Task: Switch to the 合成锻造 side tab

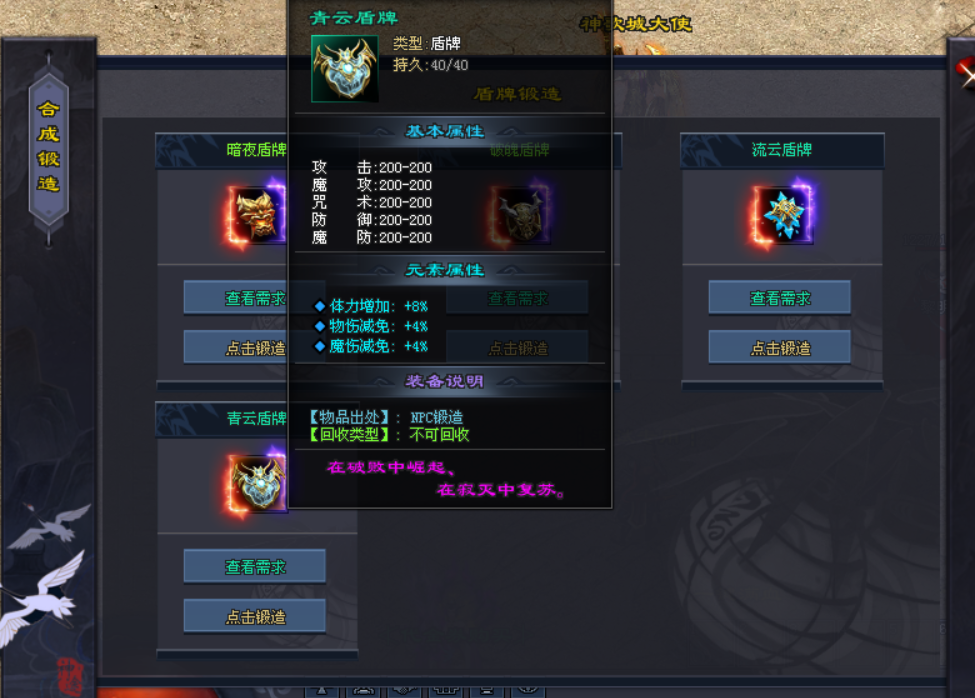Action: 49,146
